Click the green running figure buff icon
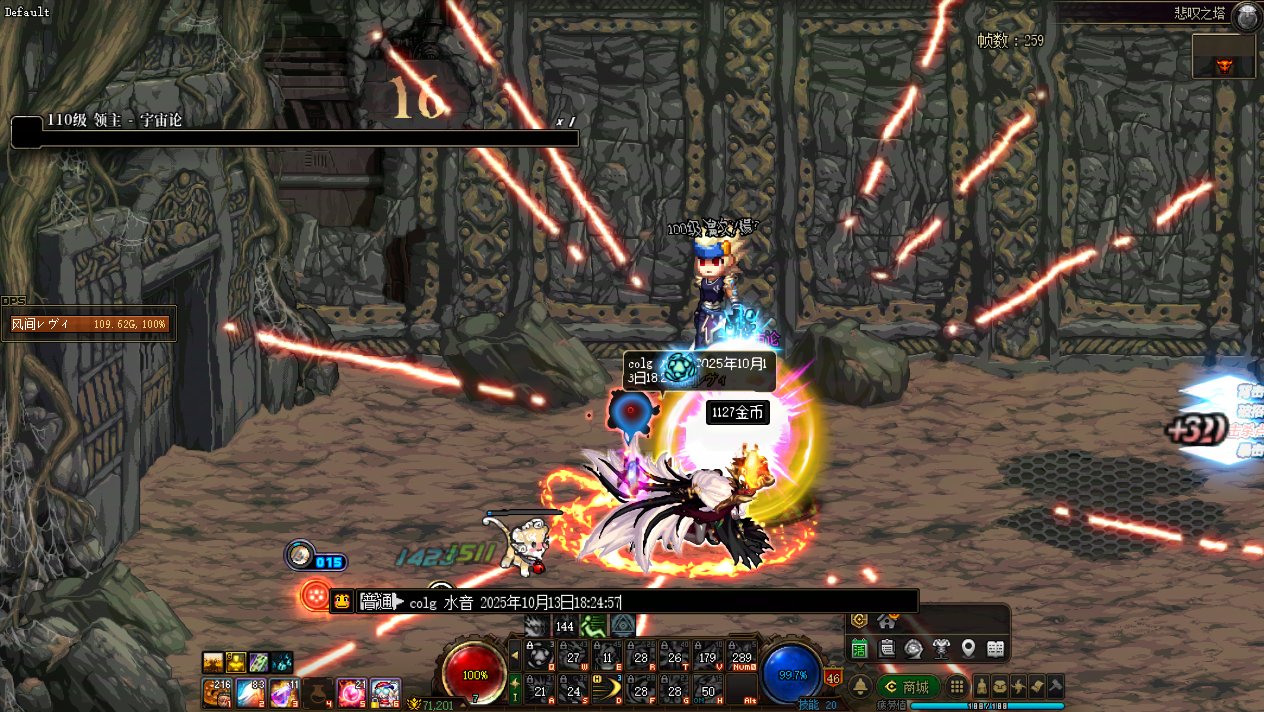This screenshot has width=1264, height=712. pyautogui.click(x=592, y=626)
